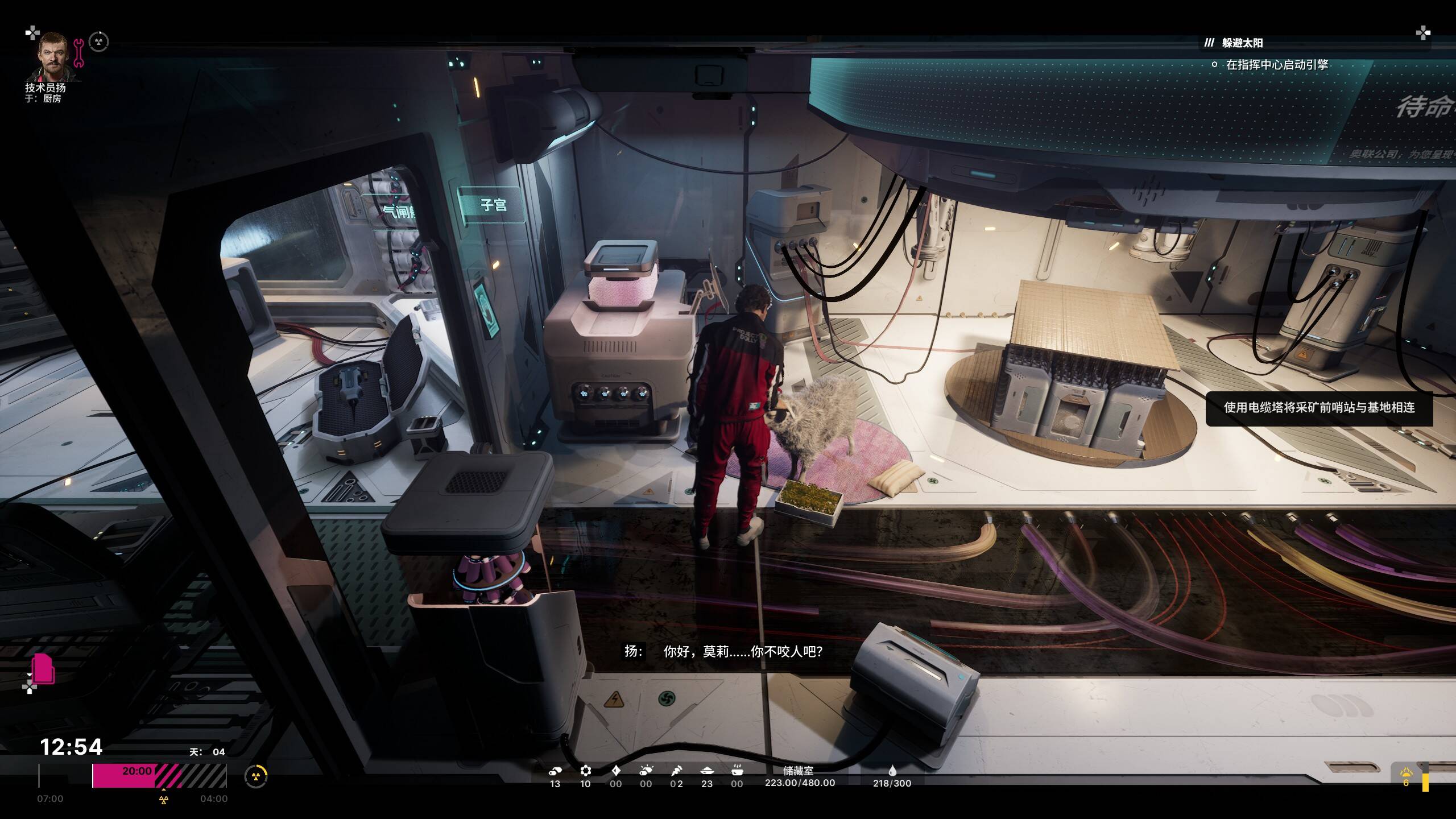Click the 子宫 room label
This screenshot has height=819, width=1456.
click(x=493, y=205)
